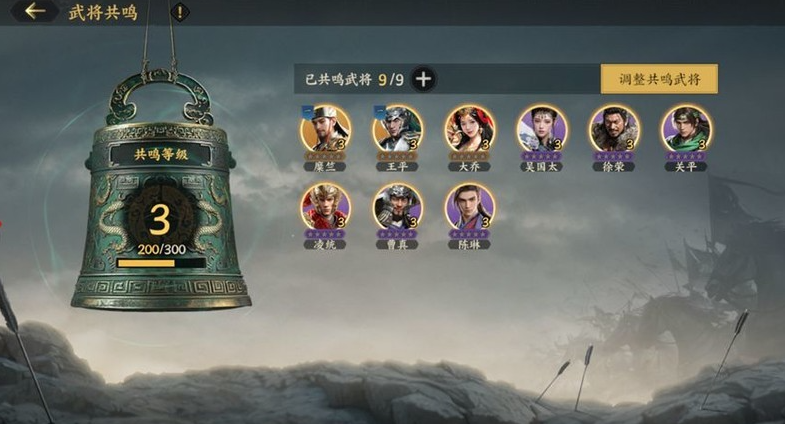Choose the 大乔 hero portrait

tap(469, 129)
